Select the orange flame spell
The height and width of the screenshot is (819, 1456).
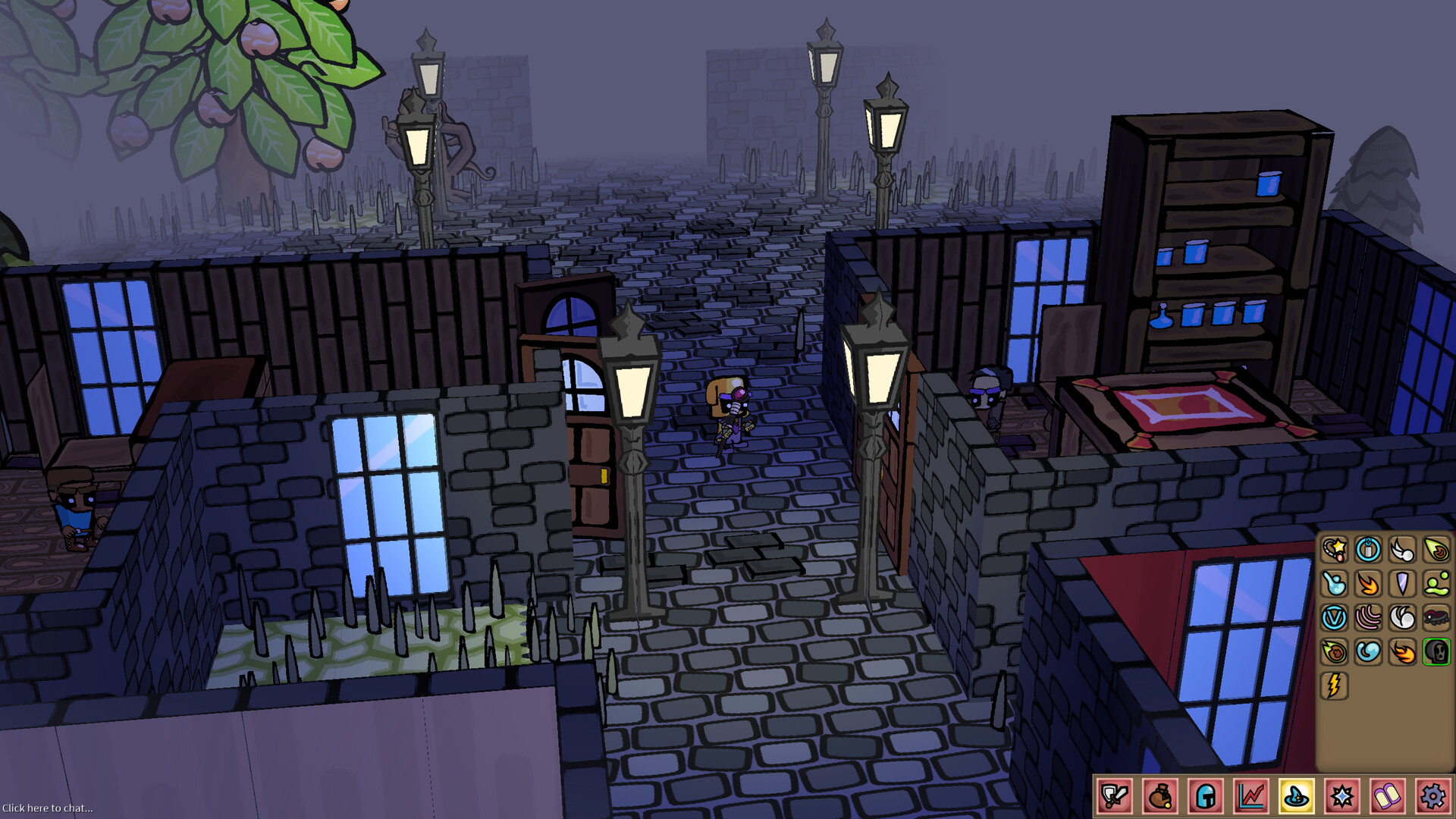[x=1367, y=584]
